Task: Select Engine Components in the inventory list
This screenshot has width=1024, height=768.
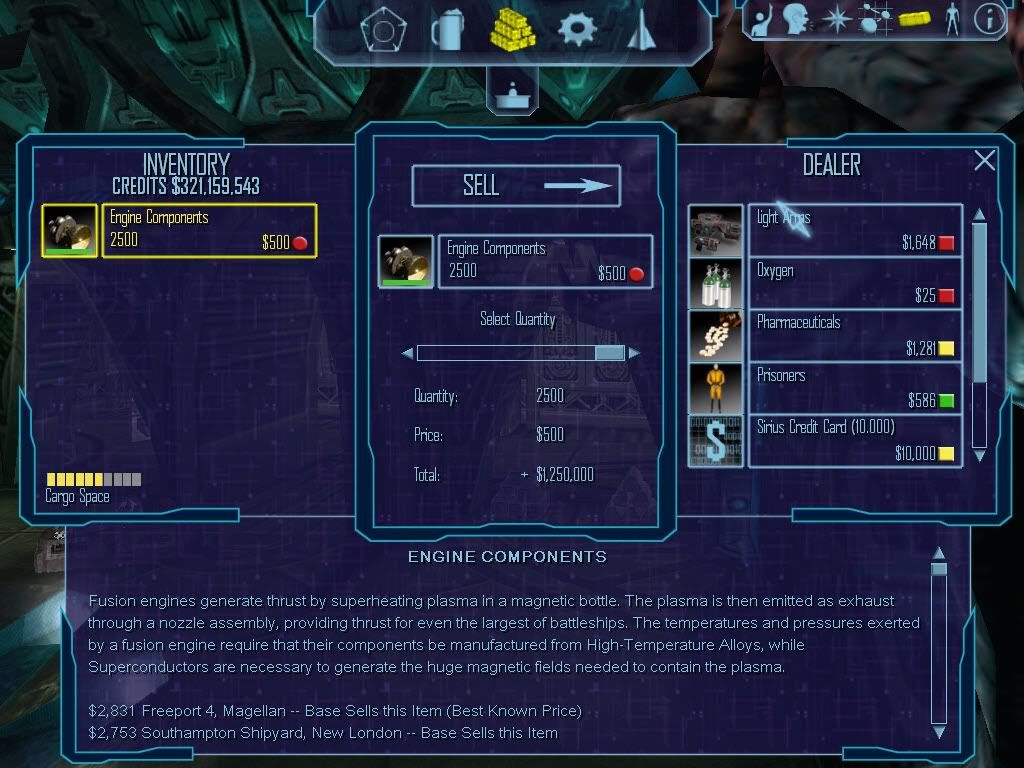Action: click(209, 230)
